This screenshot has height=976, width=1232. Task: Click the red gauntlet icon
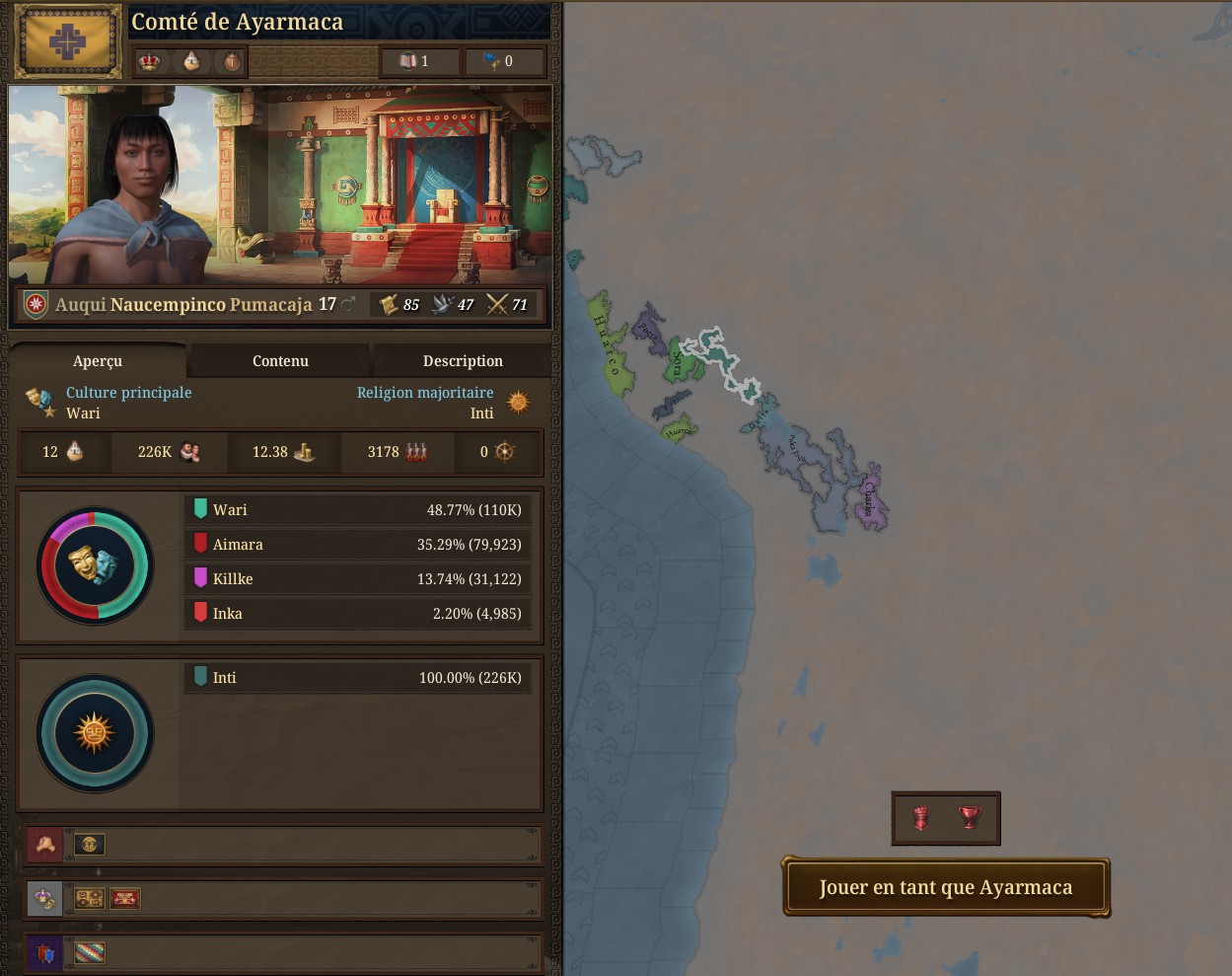(920, 818)
